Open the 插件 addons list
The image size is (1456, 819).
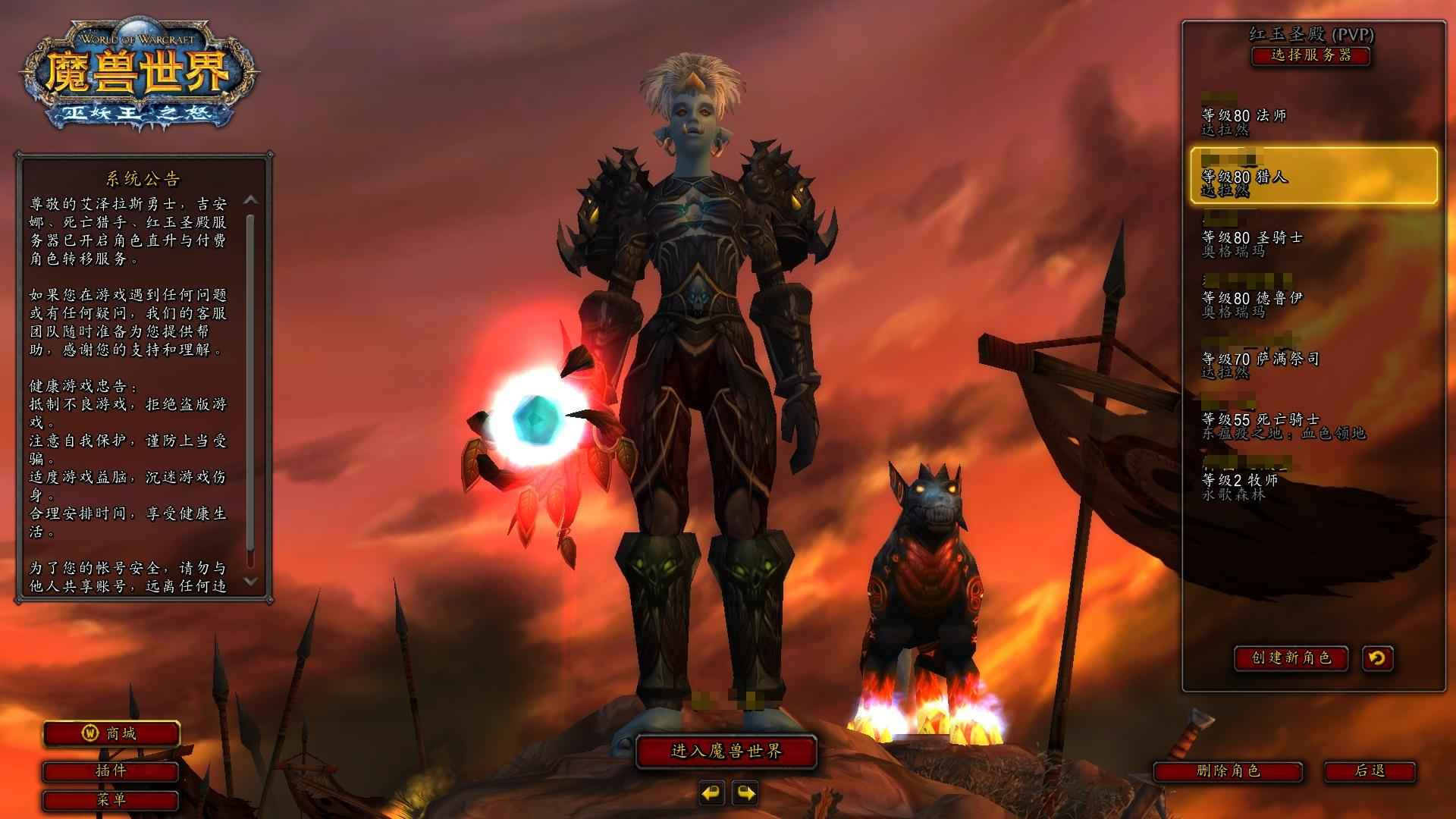[x=111, y=771]
